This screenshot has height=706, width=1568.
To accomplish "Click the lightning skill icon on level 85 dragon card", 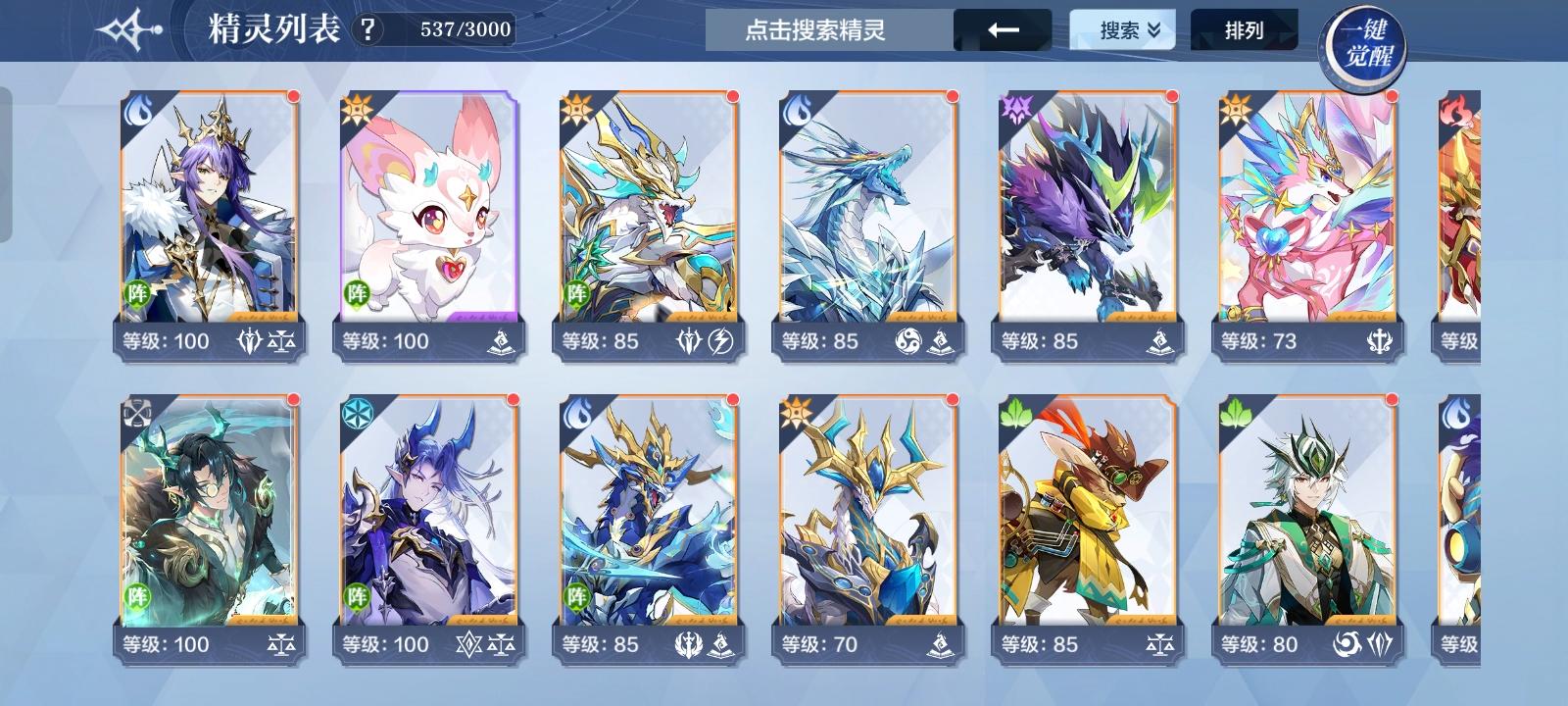I will tap(720, 341).
